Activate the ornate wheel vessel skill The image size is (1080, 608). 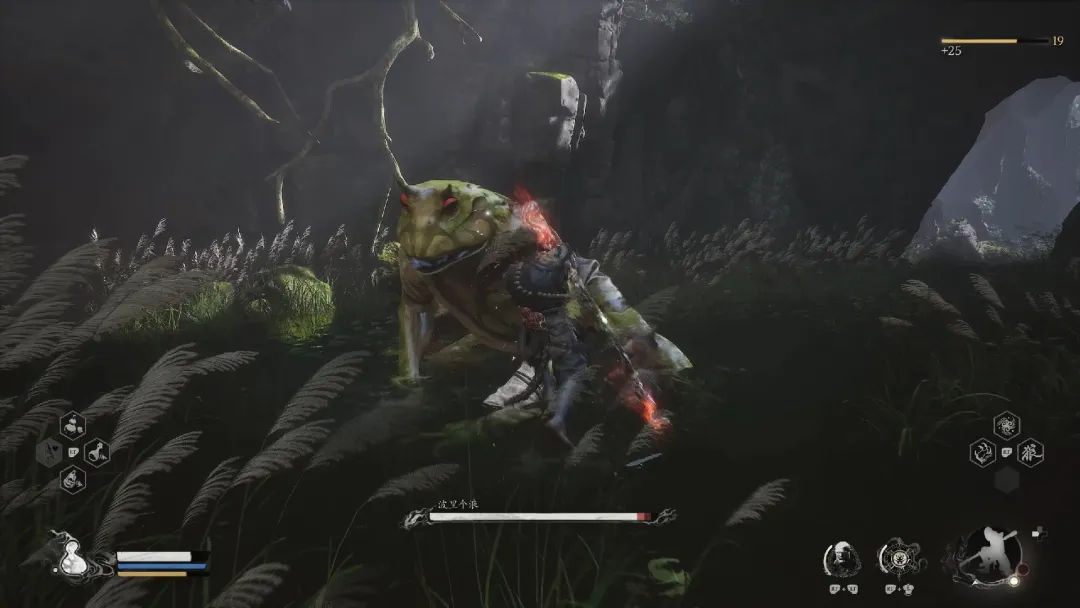click(x=896, y=558)
